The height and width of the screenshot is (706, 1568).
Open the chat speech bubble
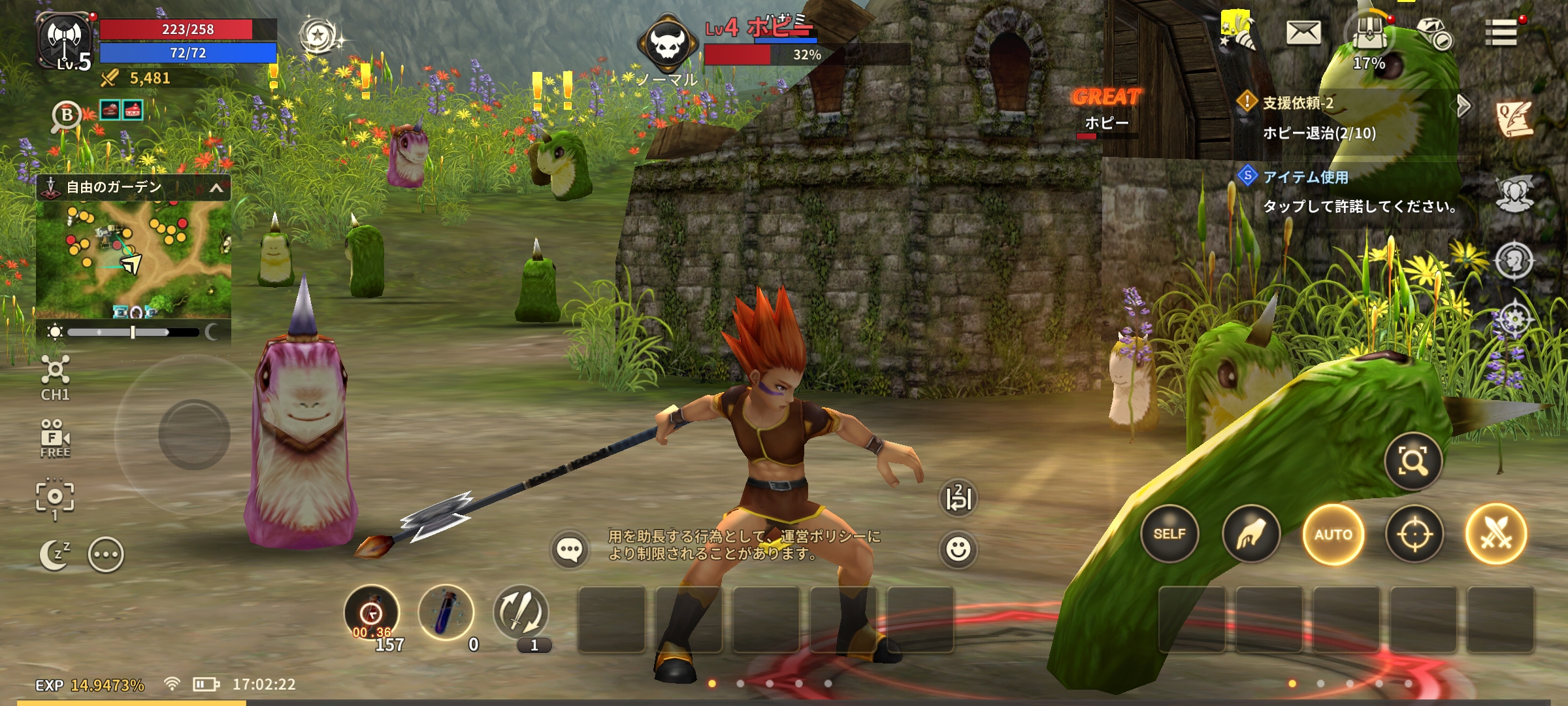569,549
